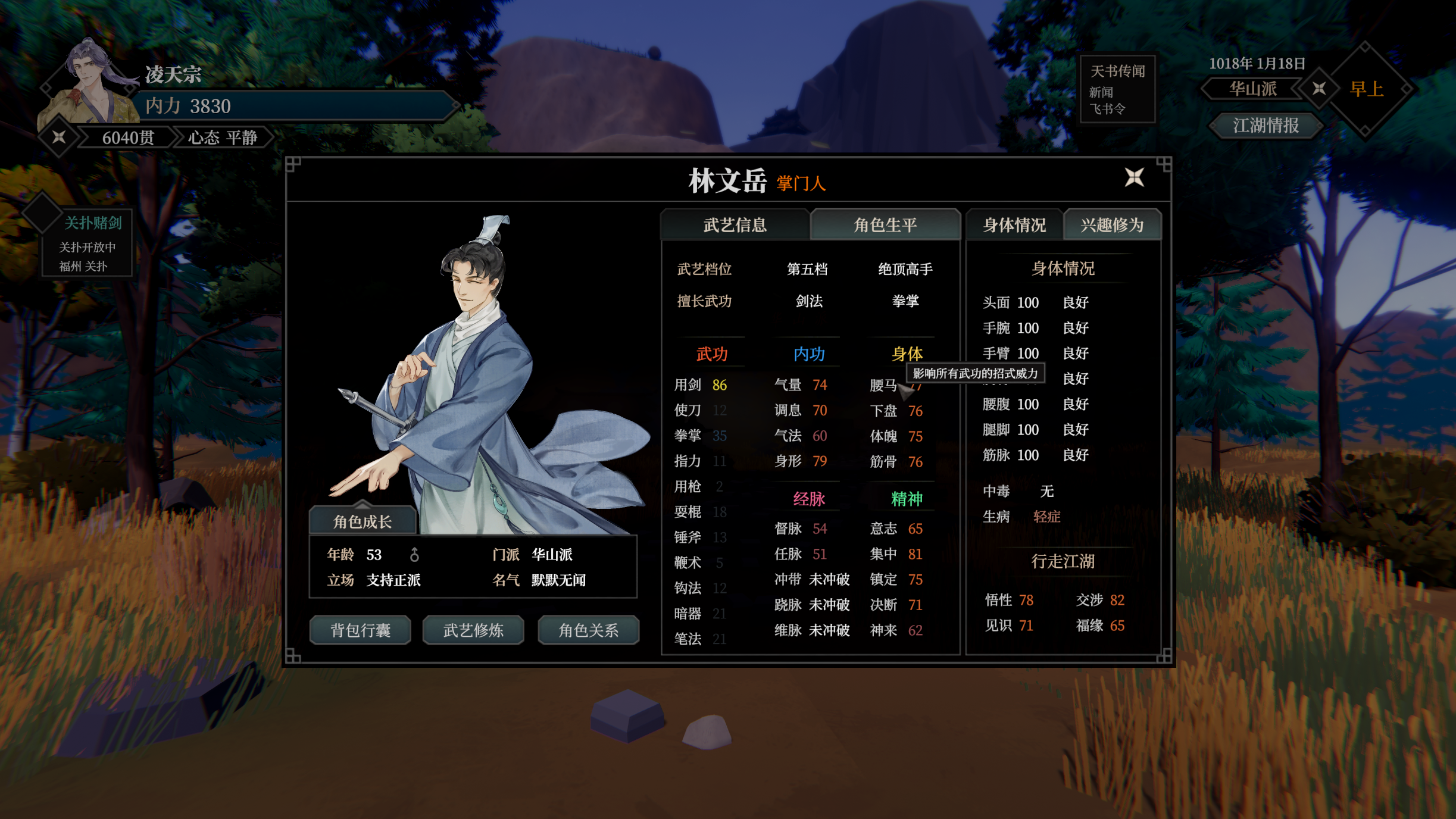This screenshot has width=1456, height=819.
Task: Open the 背包行囊 inventory button
Action: point(360,630)
